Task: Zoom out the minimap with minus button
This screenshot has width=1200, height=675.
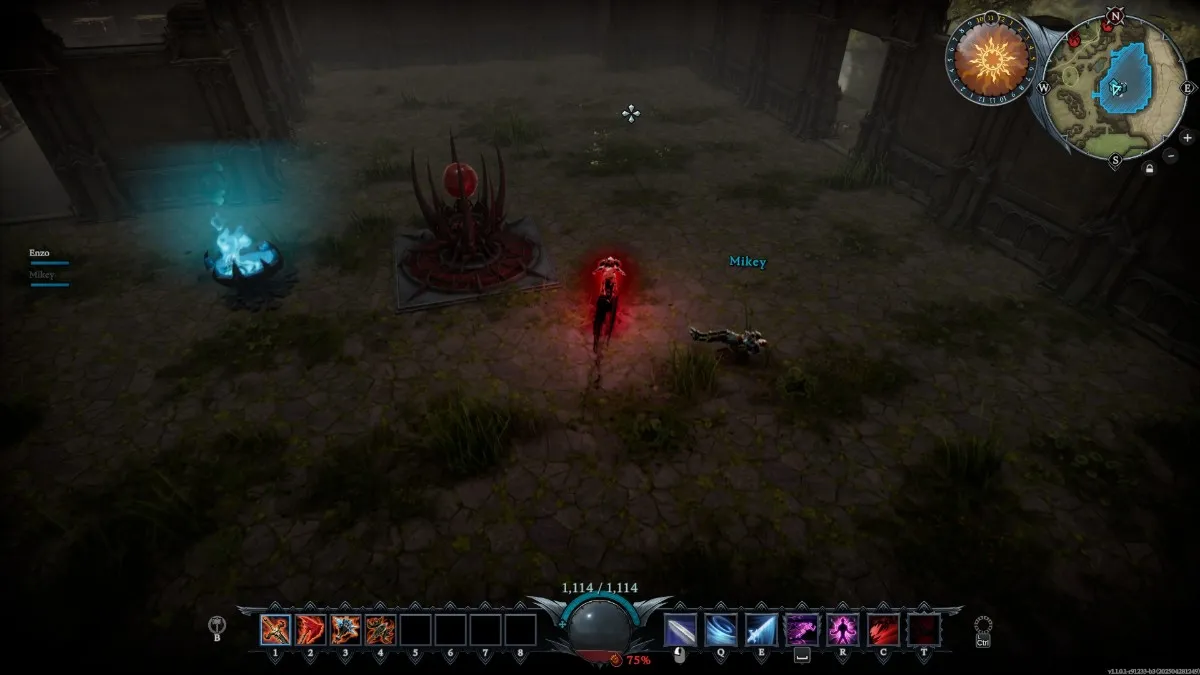Action: (x=1171, y=157)
